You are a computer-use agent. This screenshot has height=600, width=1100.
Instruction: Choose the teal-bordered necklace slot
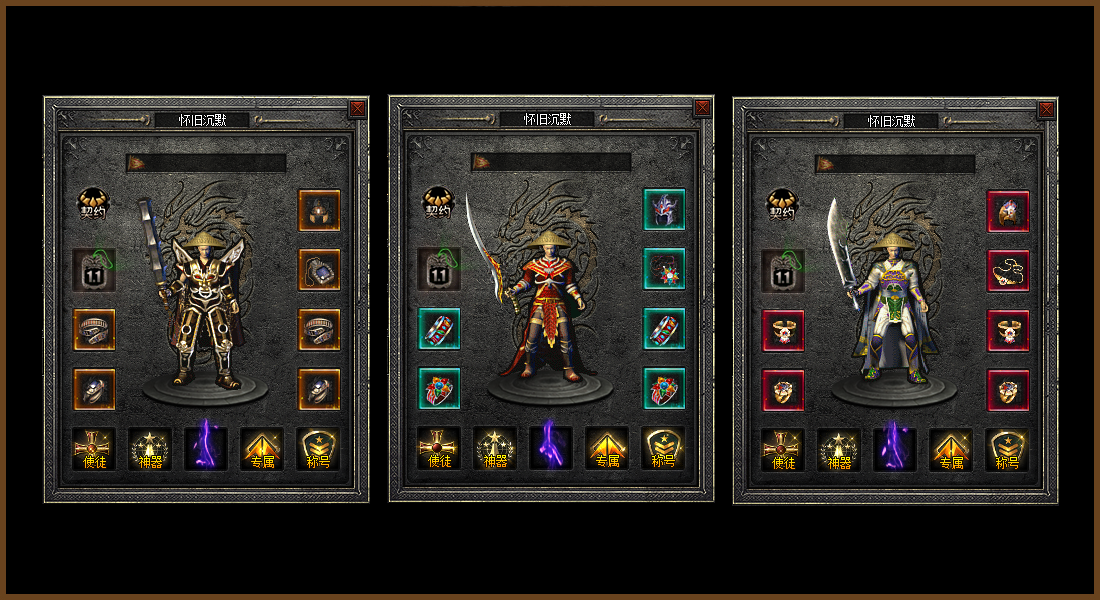click(x=664, y=269)
